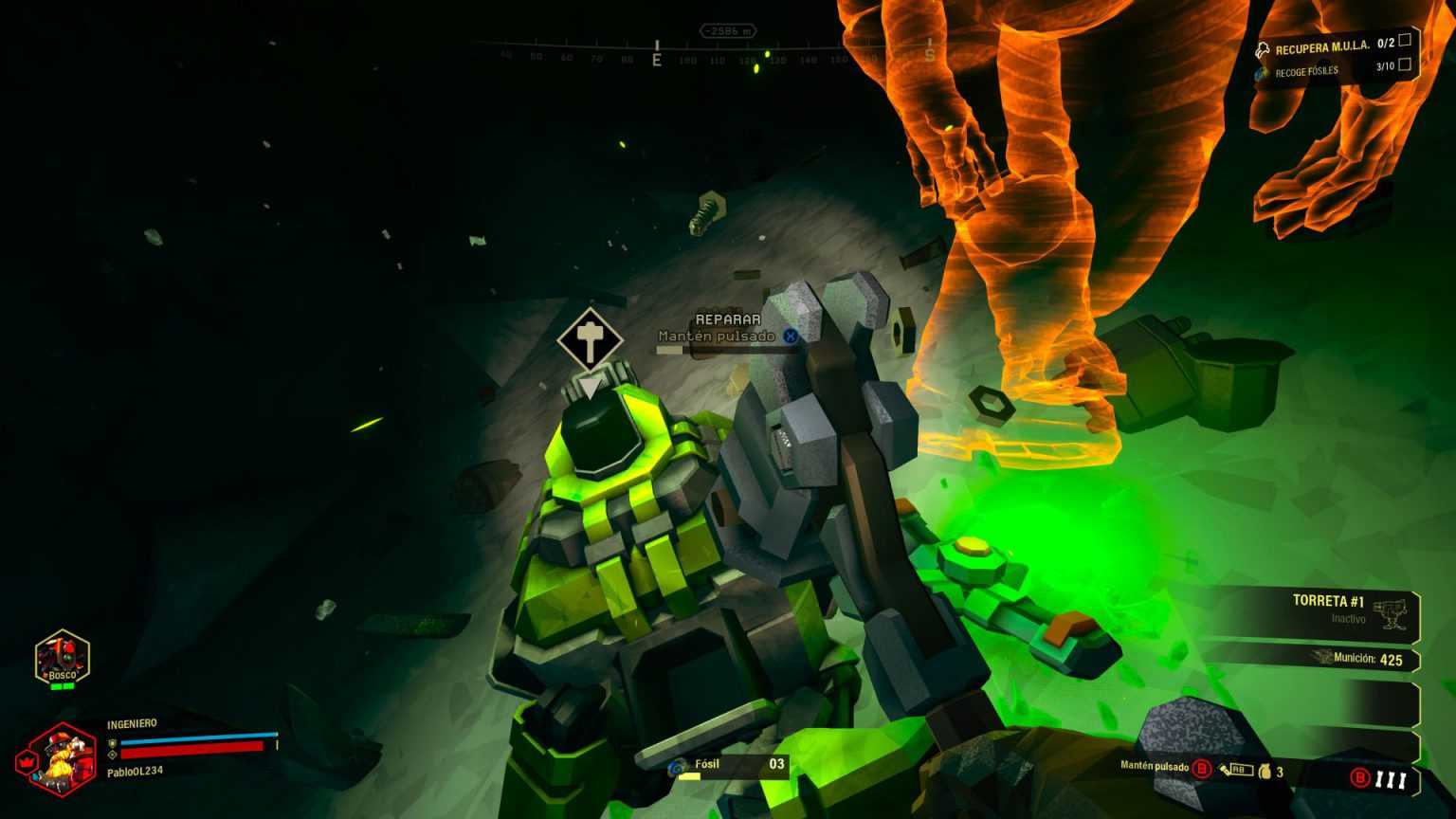The image size is (1456, 819).
Task: Click the M.U.L.A. icon in the objectives panel
Action: (1262, 49)
